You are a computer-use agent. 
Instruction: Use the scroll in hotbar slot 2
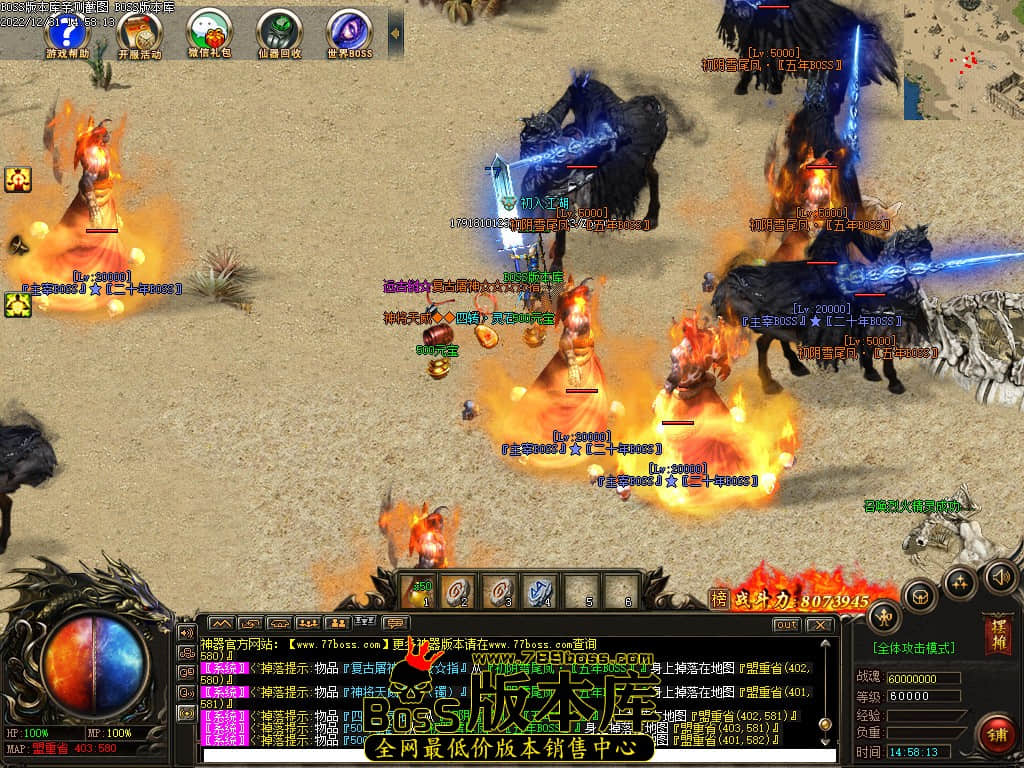[x=459, y=591]
